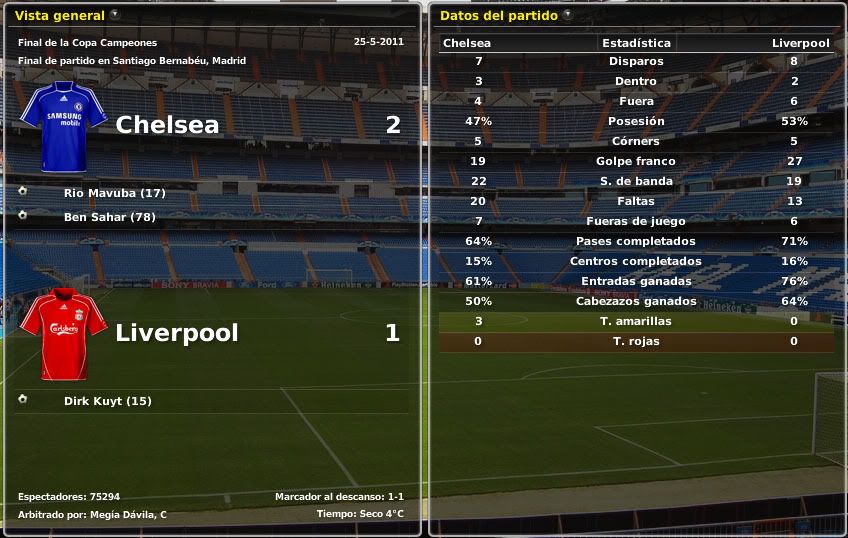Click the blue Chelsea shirt
This screenshot has width=848, height=538.
click(x=63, y=127)
